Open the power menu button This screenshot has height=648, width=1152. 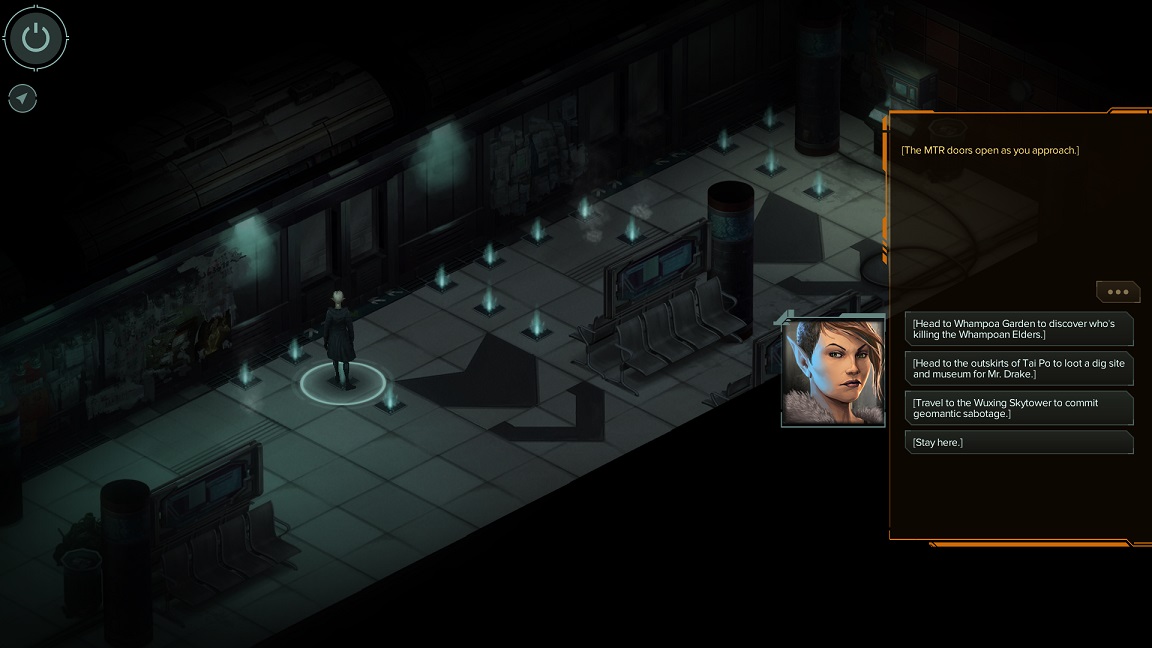coord(36,38)
